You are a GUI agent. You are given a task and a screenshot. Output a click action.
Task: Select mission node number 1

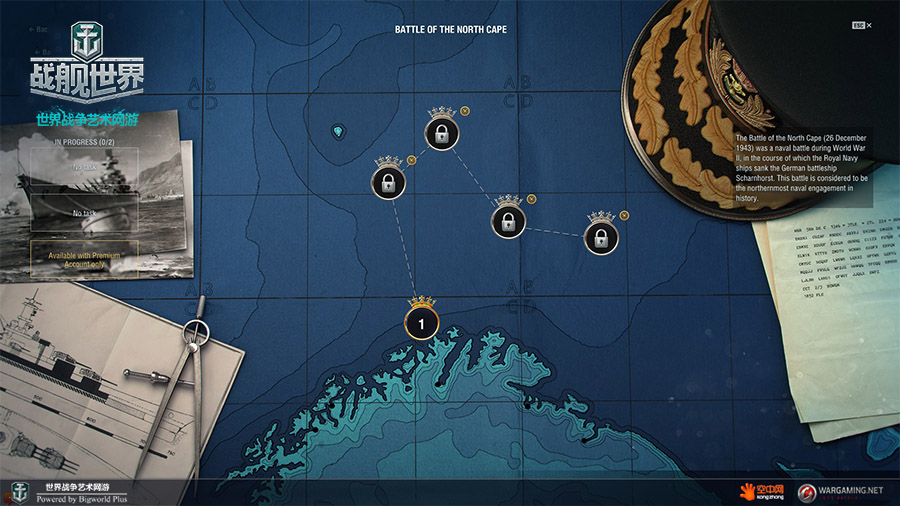tap(422, 323)
